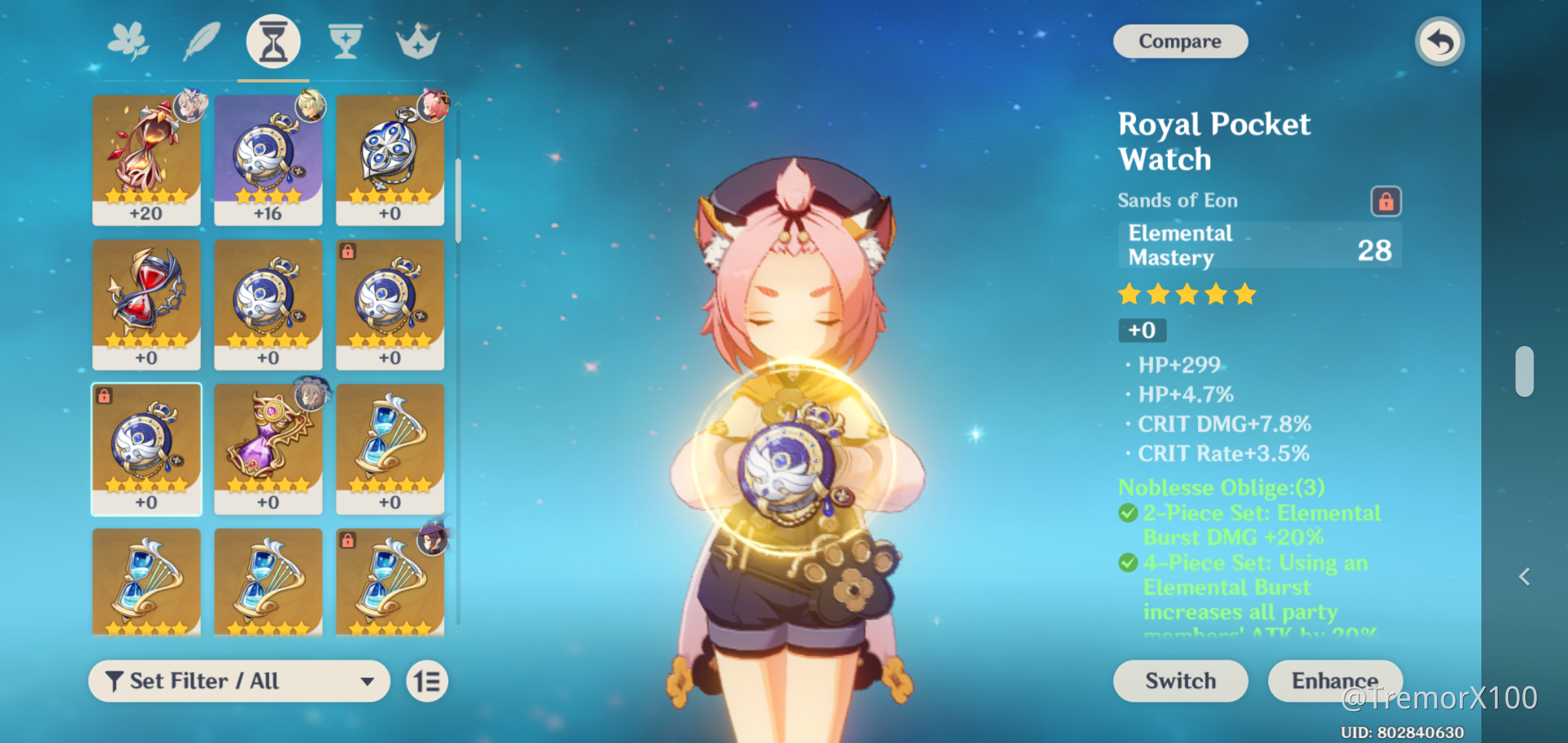Select the +20 red hourglass artifact

tap(146, 160)
